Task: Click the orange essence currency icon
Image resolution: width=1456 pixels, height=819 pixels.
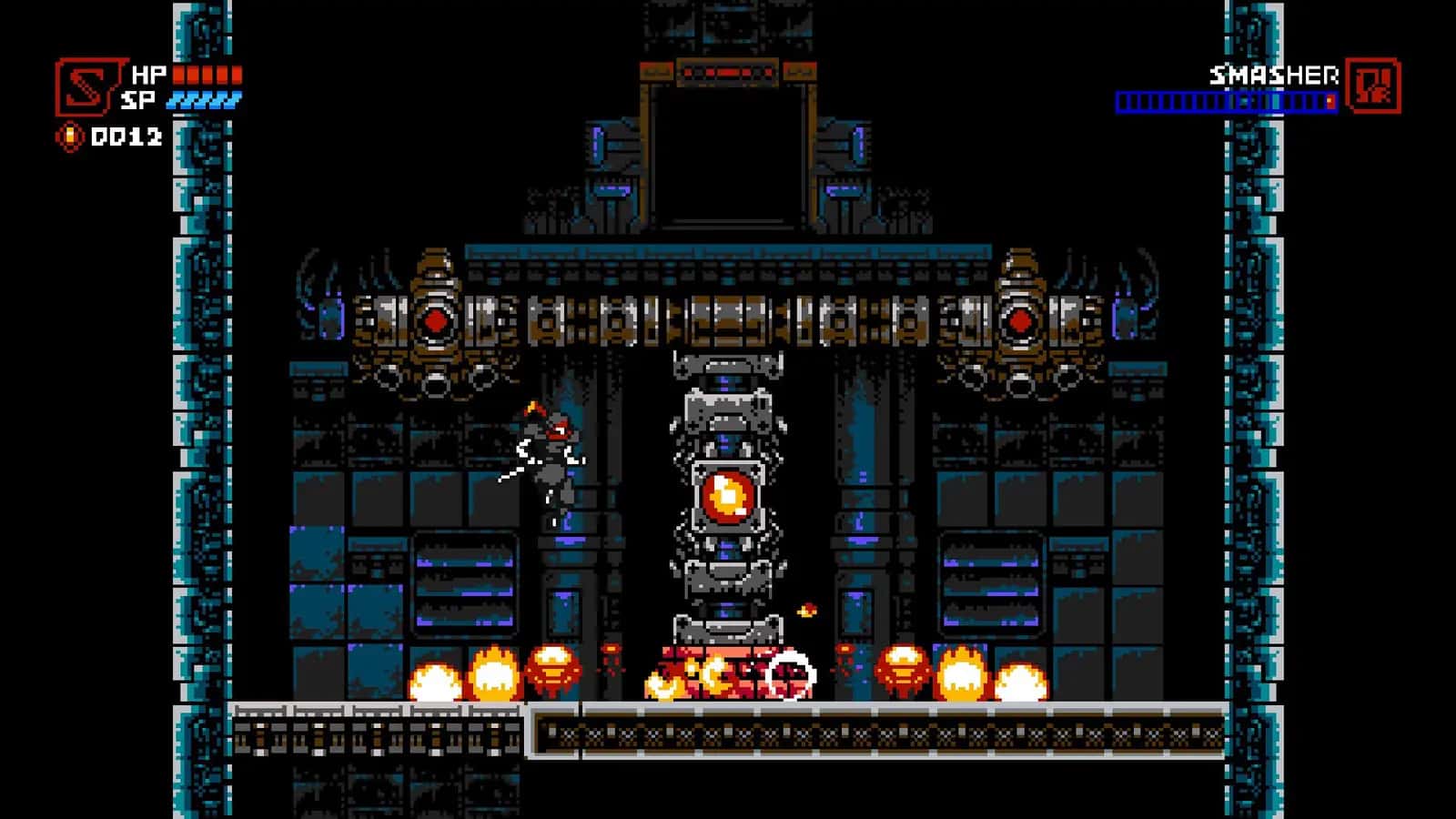Action: tap(69, 137)
